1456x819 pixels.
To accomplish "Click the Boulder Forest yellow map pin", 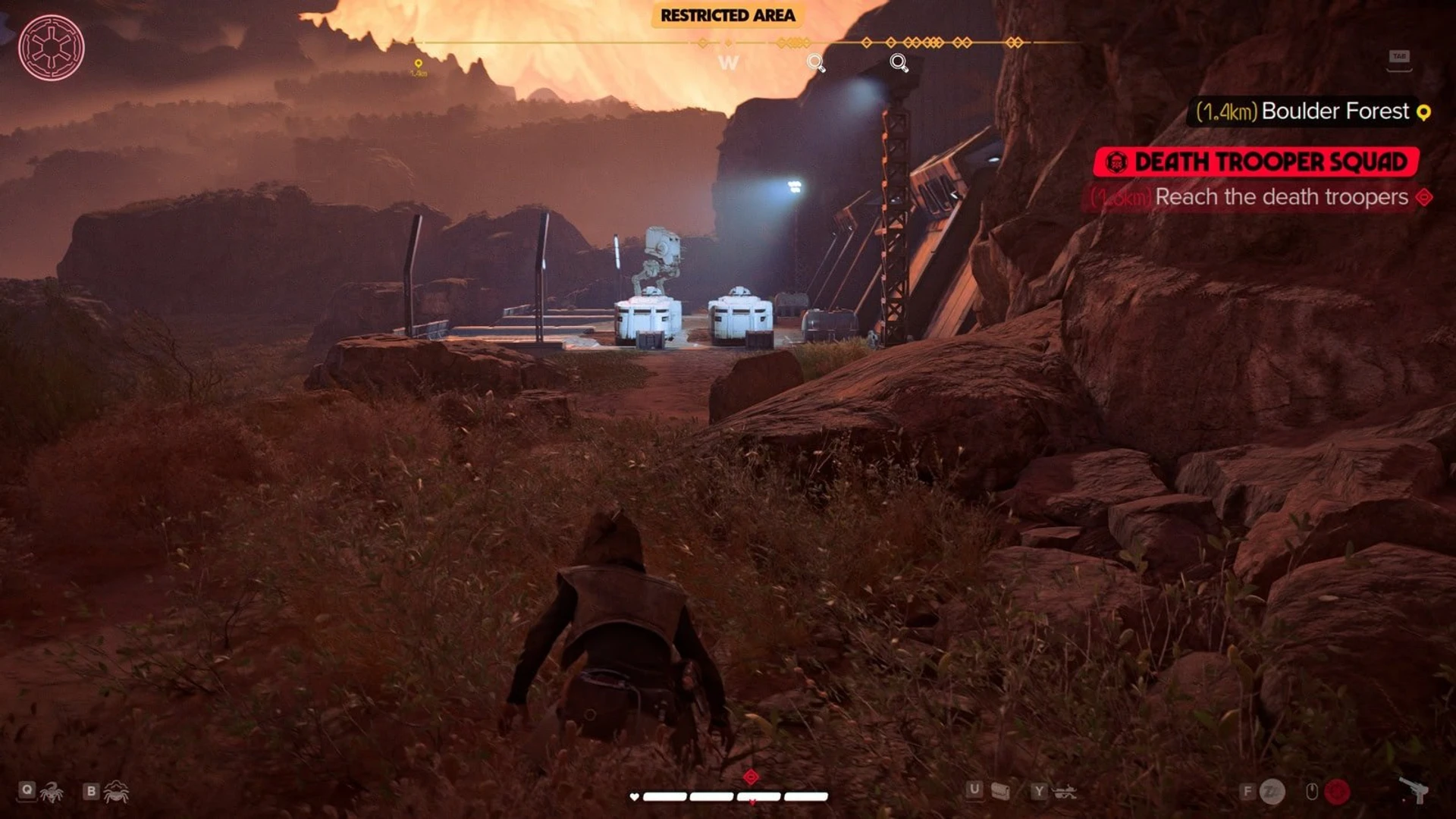I will [1423, 112].
